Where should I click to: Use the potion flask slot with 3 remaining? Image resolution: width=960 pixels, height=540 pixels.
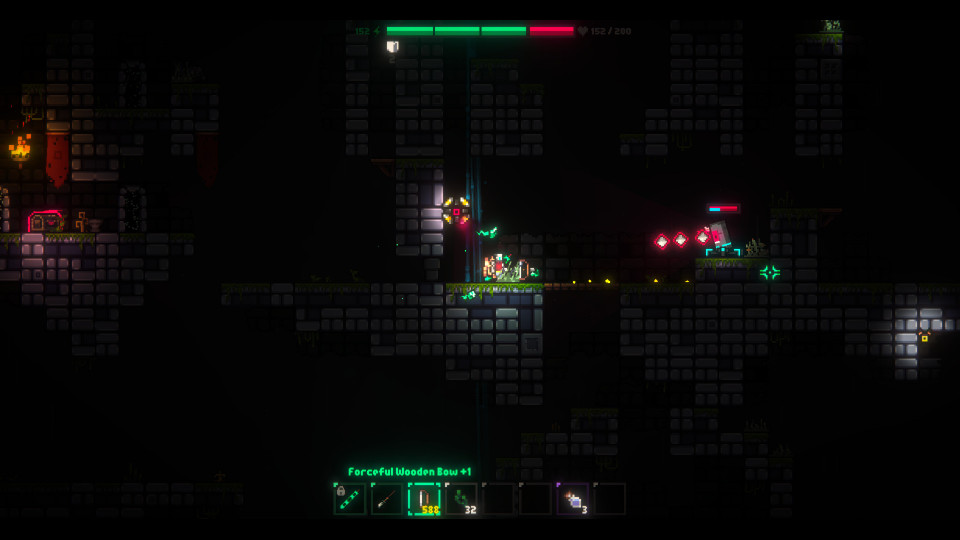[x=573, y=498]
